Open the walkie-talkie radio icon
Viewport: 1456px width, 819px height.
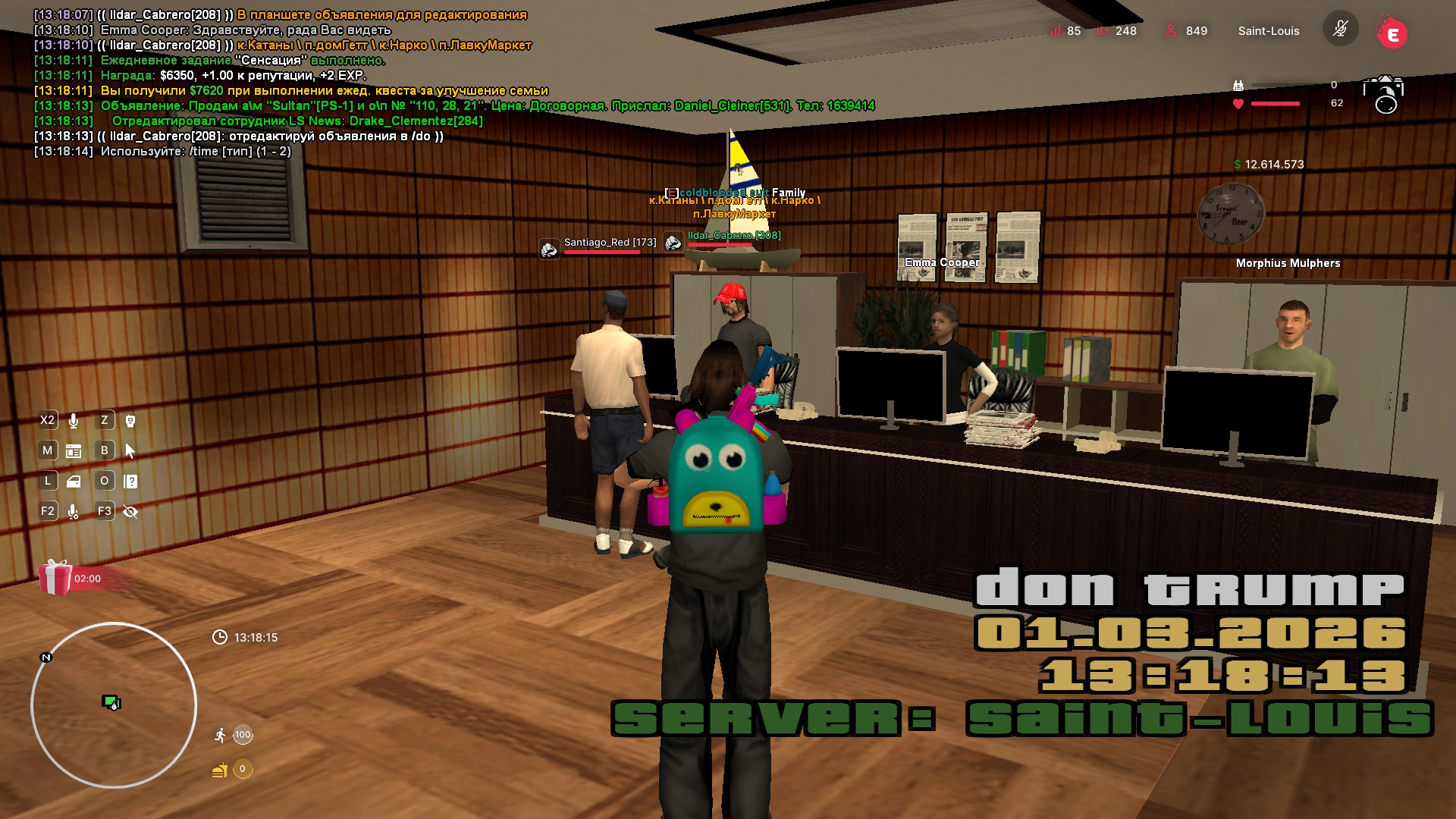pos(130,420)
